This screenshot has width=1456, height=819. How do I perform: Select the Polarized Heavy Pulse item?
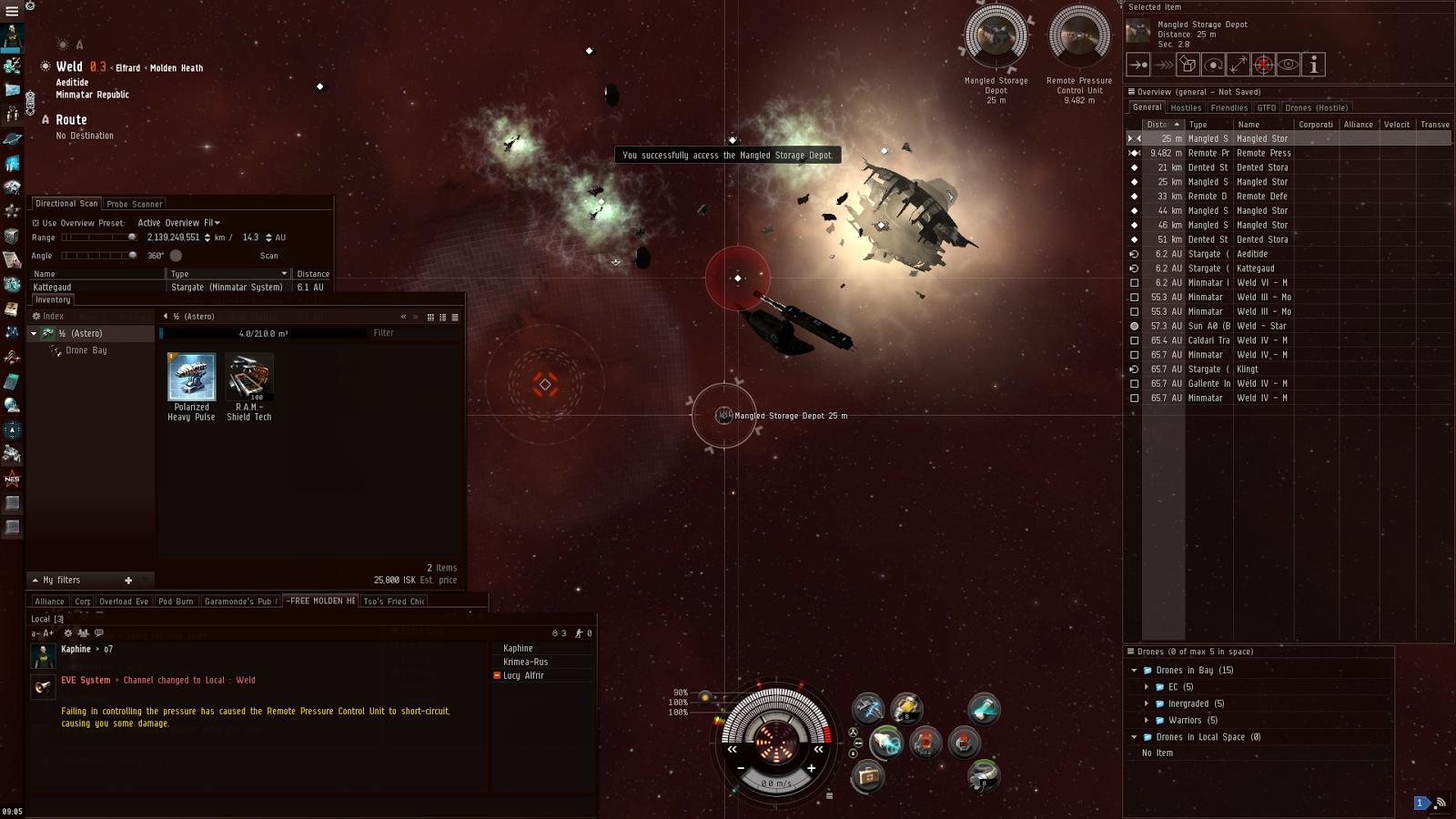pos(191,378)
